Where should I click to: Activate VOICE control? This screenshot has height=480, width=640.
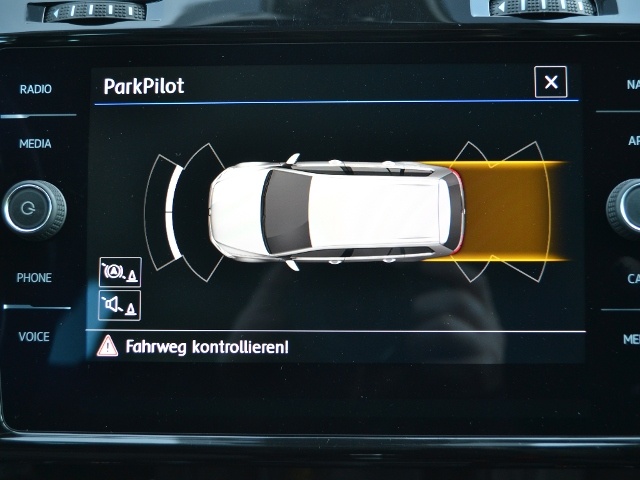tap(34, 337)
